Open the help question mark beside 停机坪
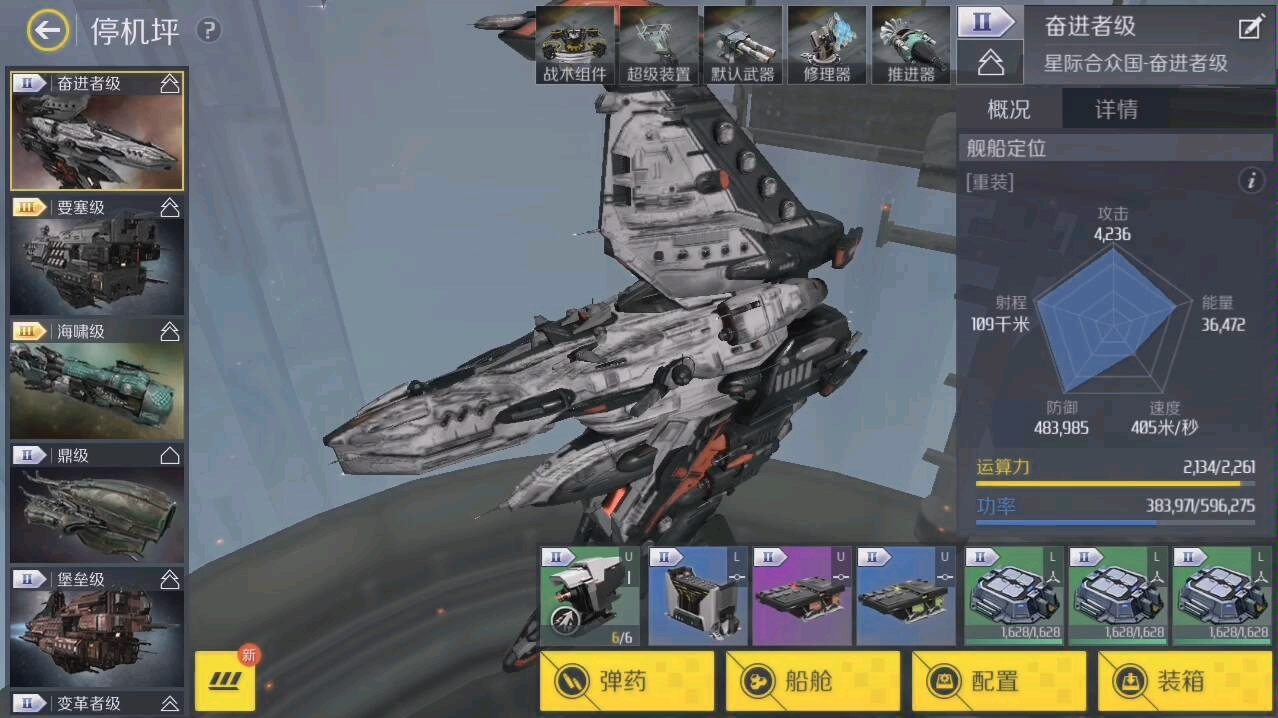 click(208, 31)
